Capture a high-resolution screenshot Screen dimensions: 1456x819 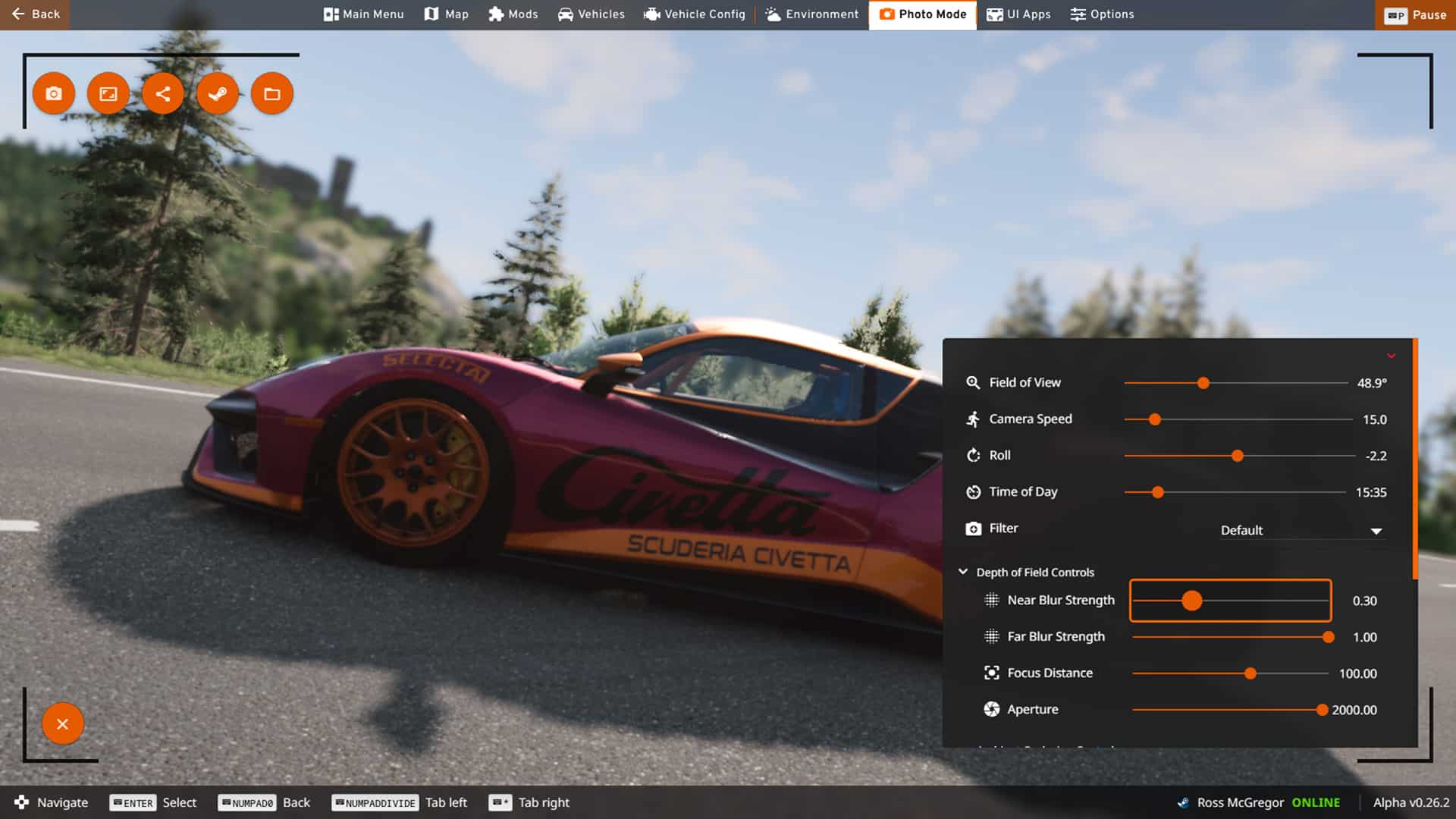pyautogui.click(x=108, y=93)
